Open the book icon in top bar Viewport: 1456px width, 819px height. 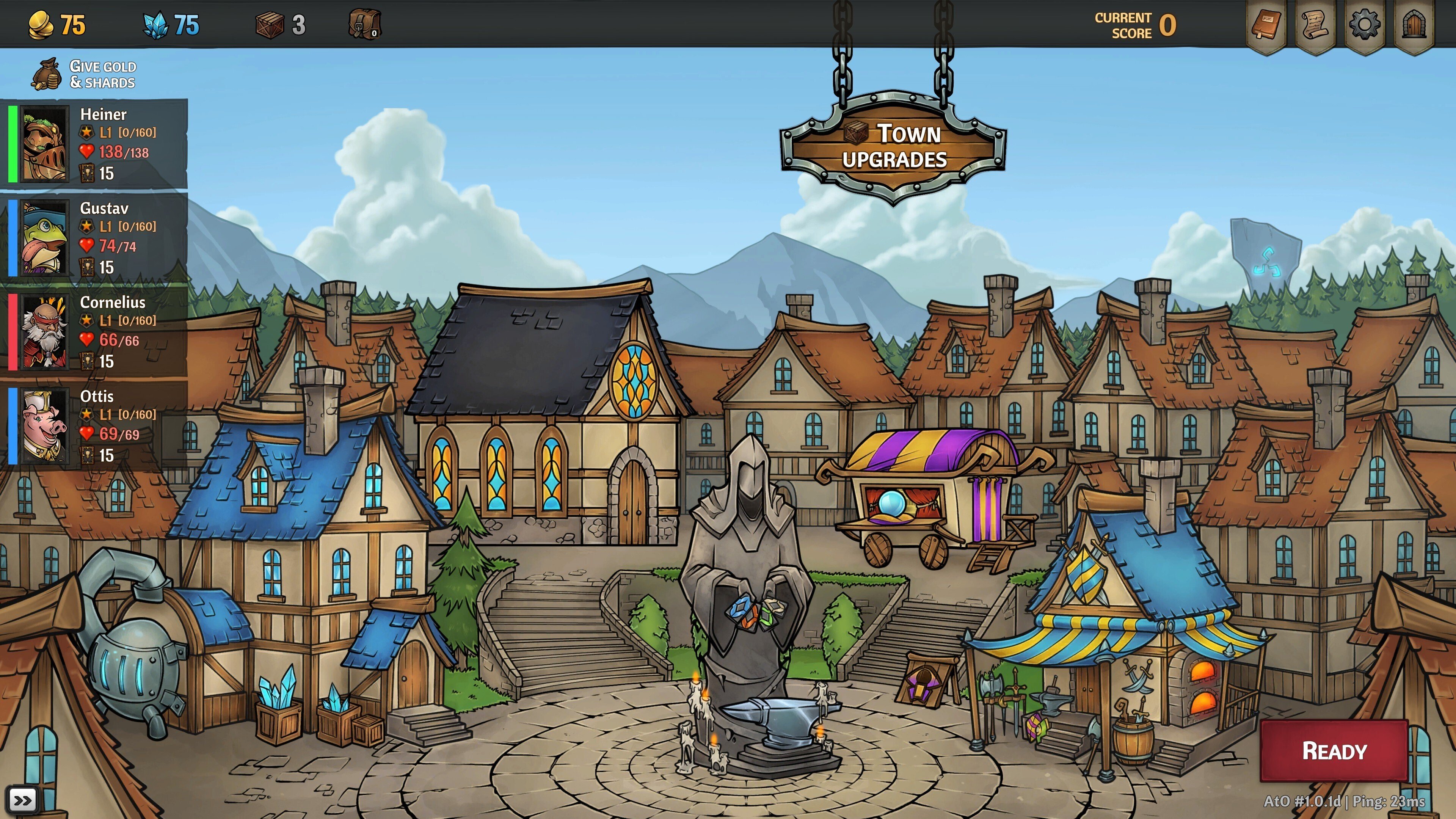click(1266, 25)
